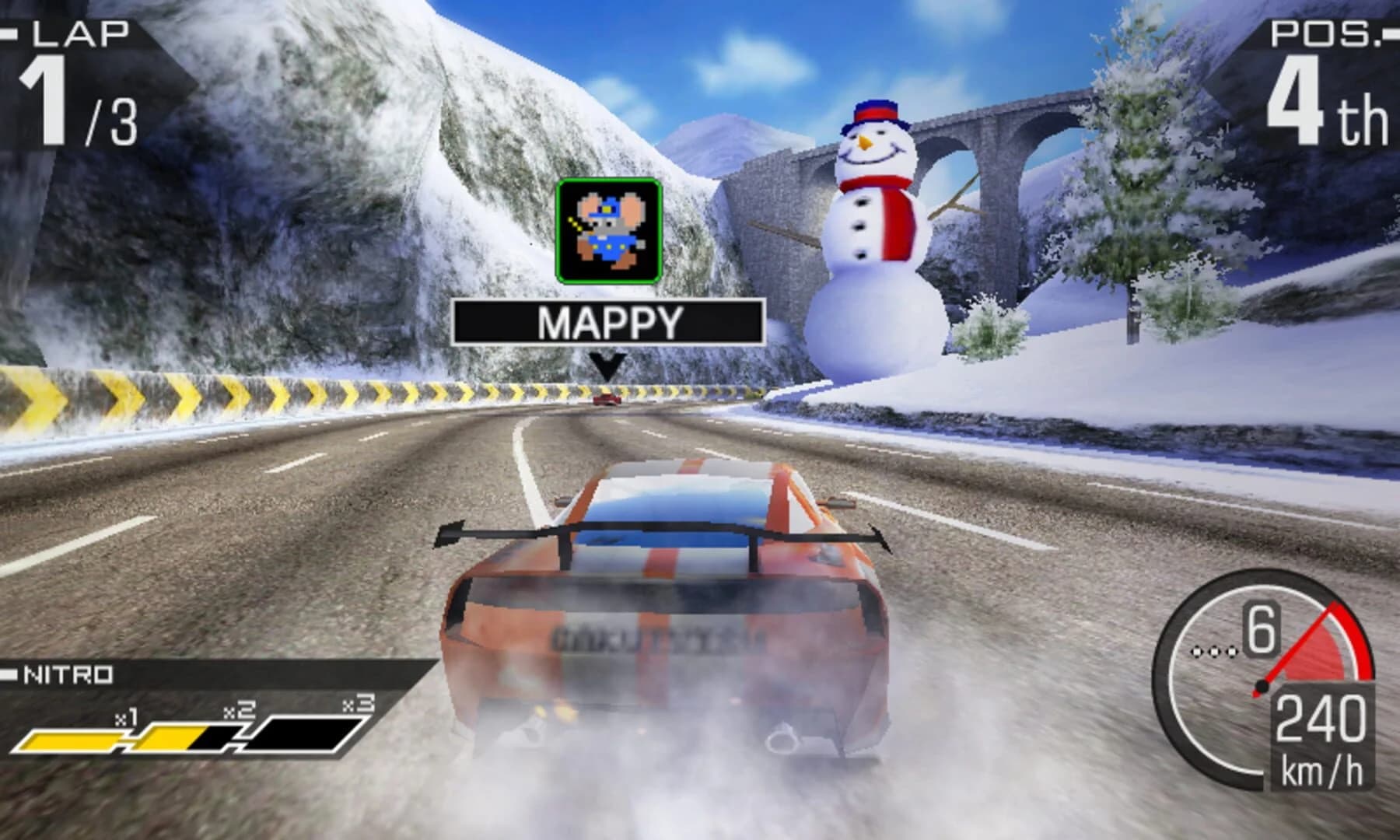The width and height of the screenshot is (1400, 840).
Task: Open the MAPPY nameplate banner
Action: (611, 320)
